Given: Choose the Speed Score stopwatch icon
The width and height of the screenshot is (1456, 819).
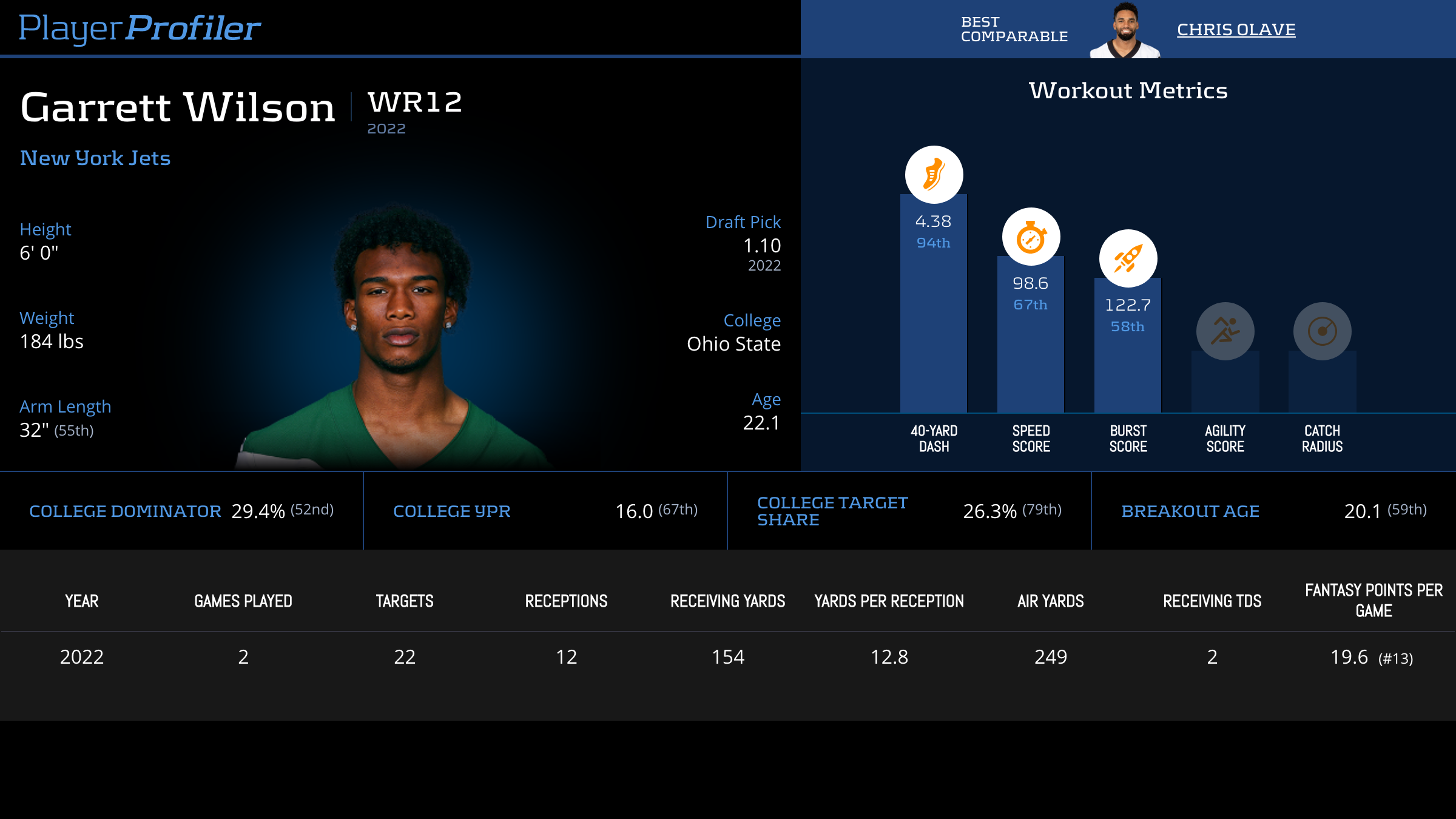Looking at the screenshot, I should click(1031, 237).
